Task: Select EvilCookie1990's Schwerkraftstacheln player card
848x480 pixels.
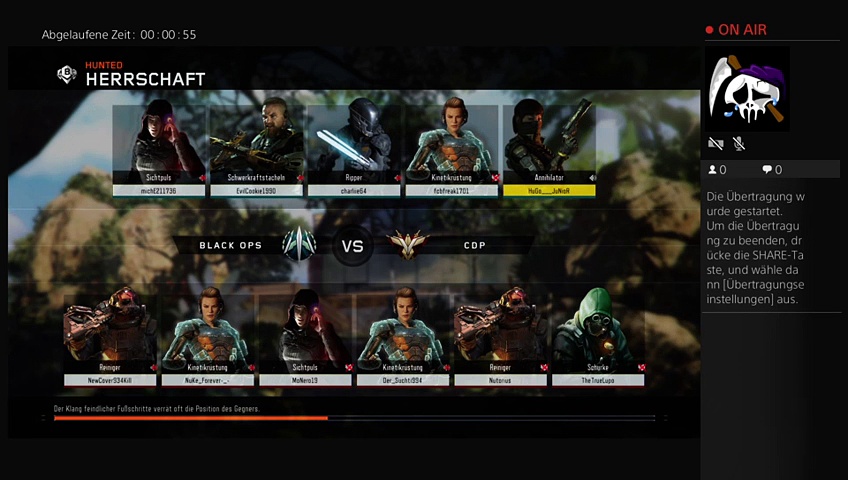Action: click(x=254, y=148)
